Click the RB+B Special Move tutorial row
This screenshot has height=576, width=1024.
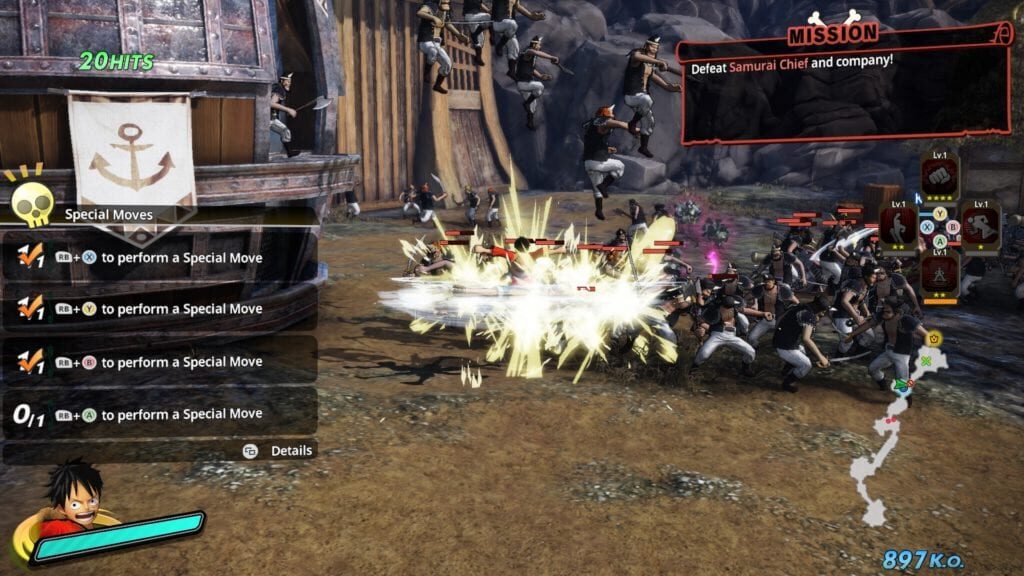point(160,361)
